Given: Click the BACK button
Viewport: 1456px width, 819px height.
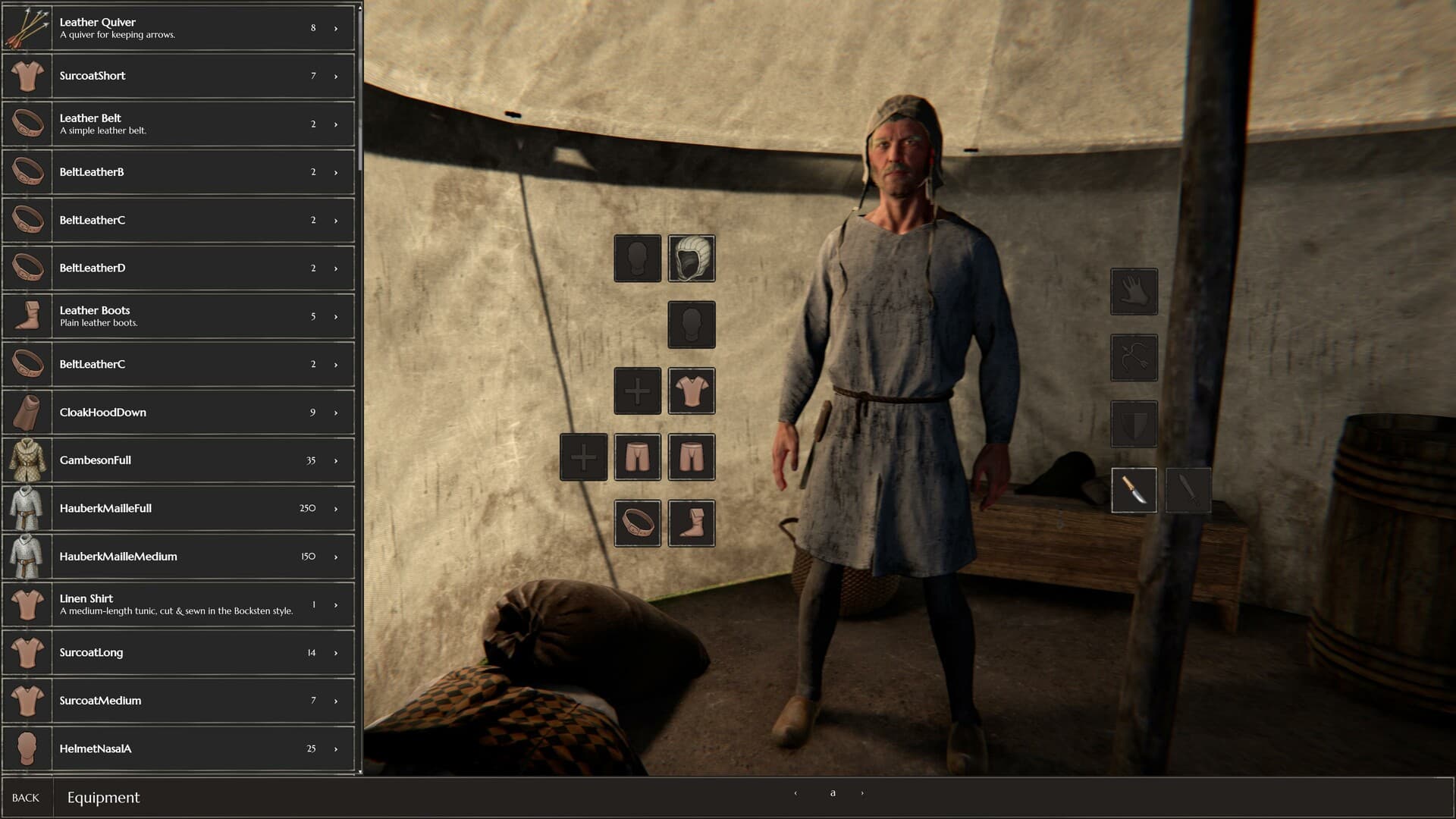Looking at the screenshot, I should click(26, 798).
